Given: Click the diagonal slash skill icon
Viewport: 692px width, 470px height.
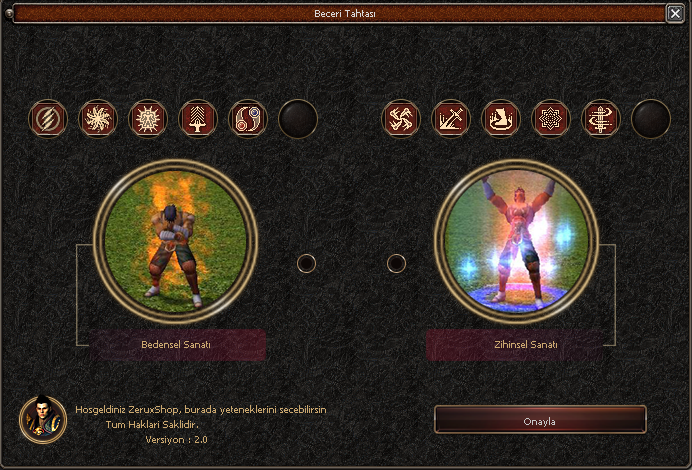Looking at the screenshot, I should point(48,119).
